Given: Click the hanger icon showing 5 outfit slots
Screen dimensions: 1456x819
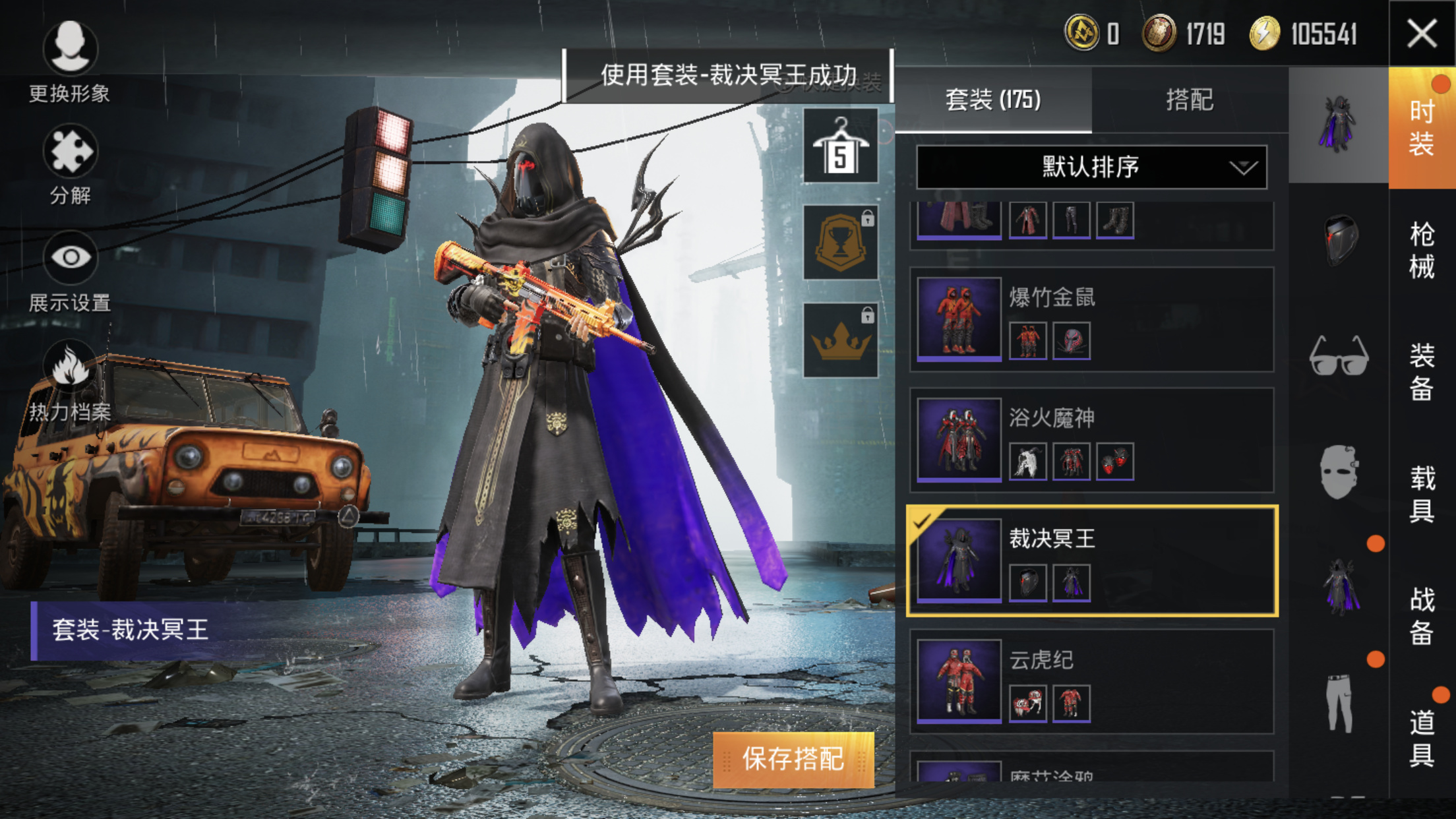Looking at the screenshot, I should 842,144.
